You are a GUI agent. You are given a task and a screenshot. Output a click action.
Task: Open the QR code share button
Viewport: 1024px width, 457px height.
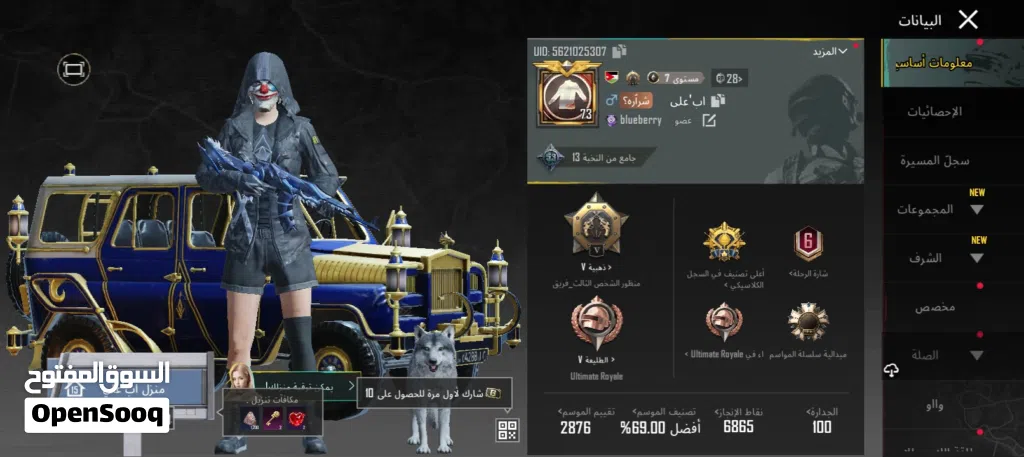[507, 431]
